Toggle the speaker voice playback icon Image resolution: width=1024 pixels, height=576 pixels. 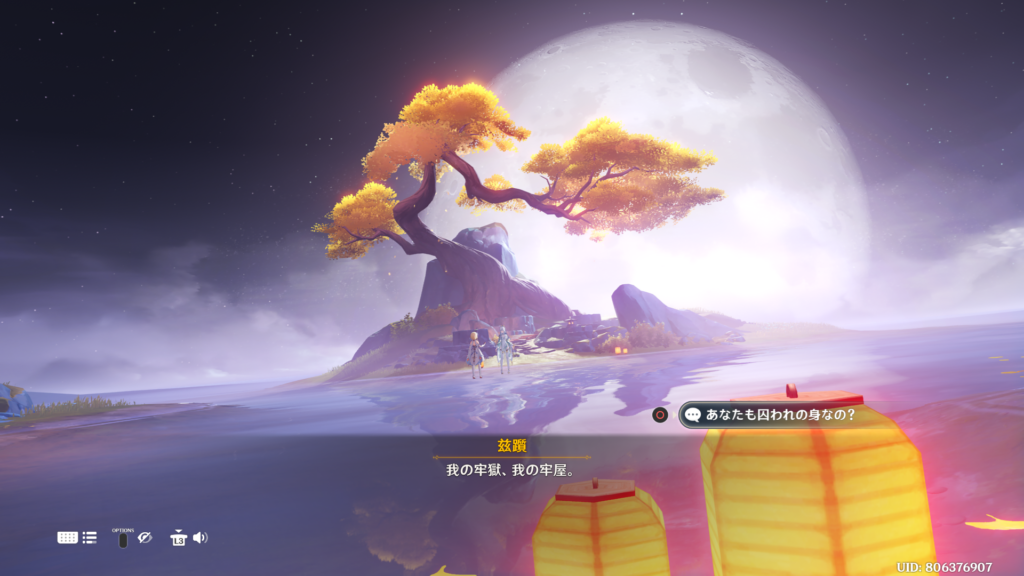coord(200,538)
